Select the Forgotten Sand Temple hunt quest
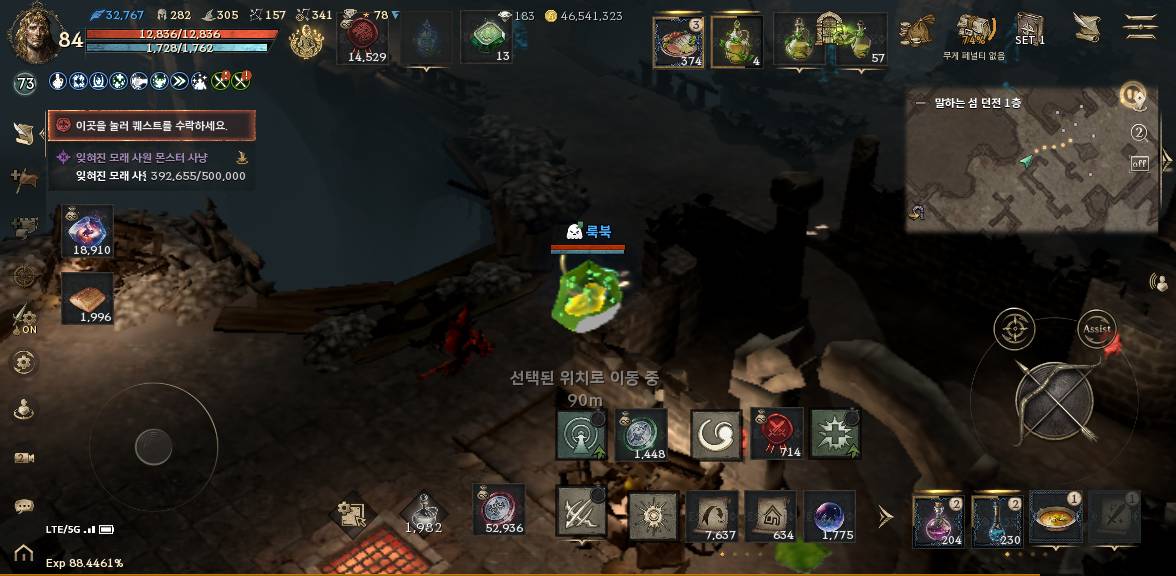 [x=150, y=166]
